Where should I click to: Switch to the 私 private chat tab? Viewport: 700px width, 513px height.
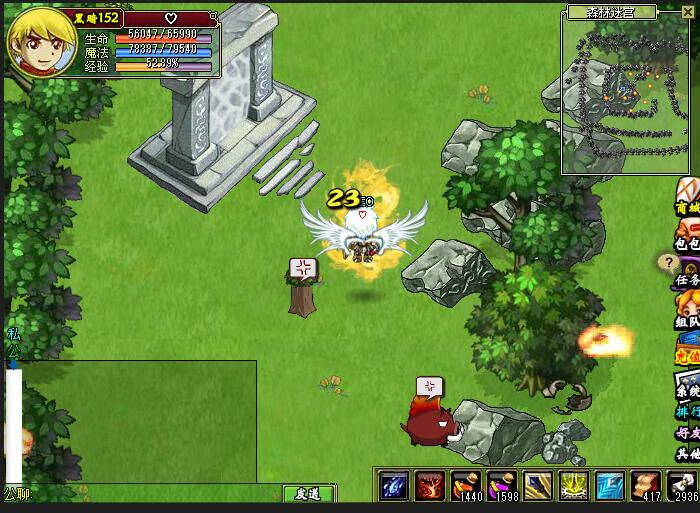coord(13,333)
